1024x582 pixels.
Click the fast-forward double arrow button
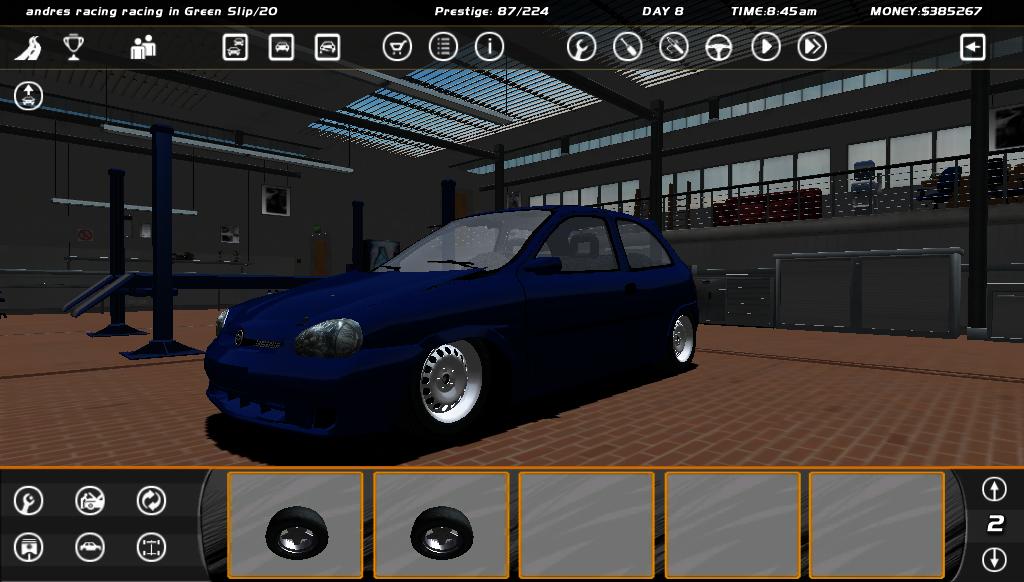[x=812, y=46]
